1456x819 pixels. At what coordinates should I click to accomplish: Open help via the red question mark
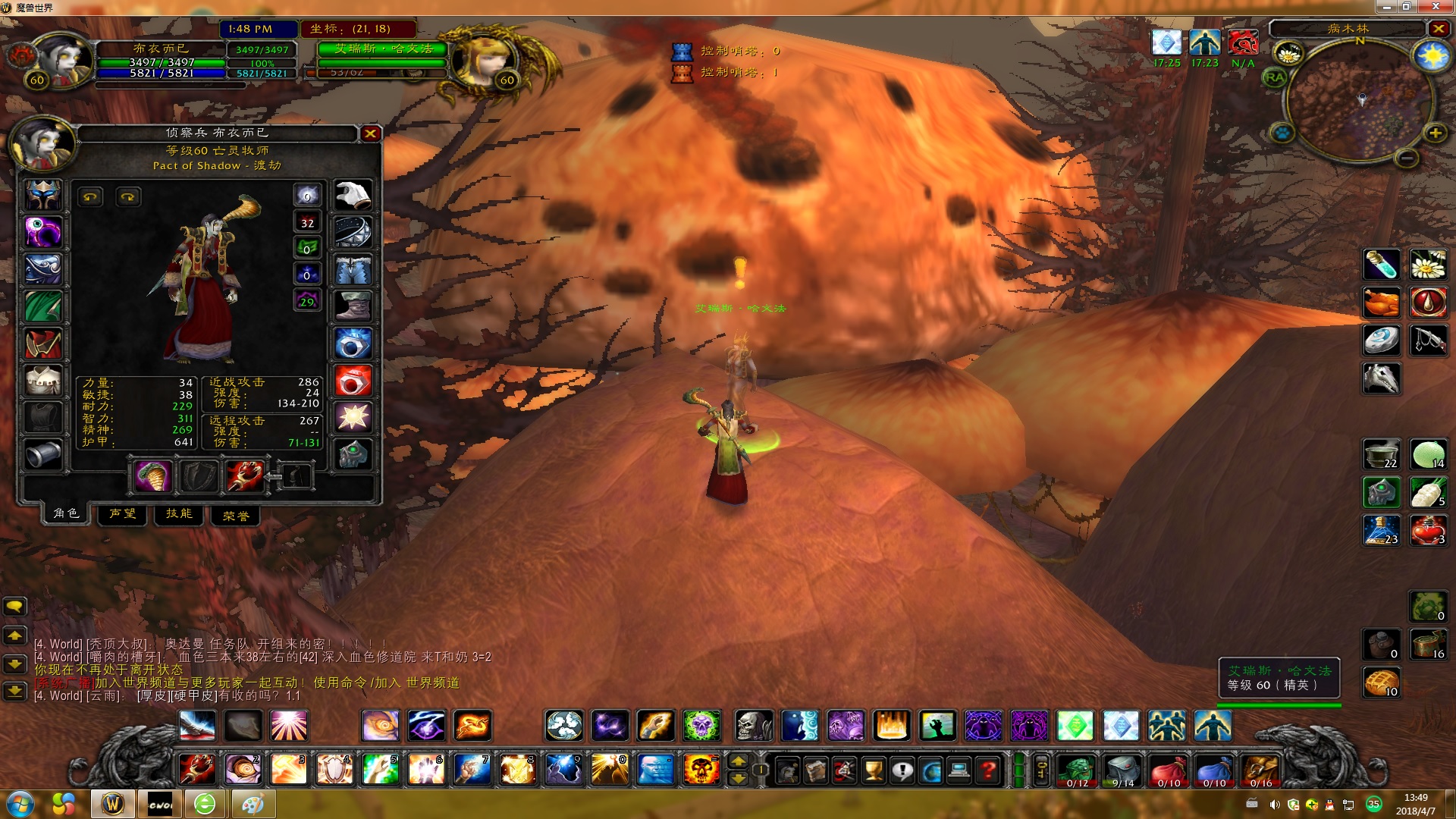(987, 770)
